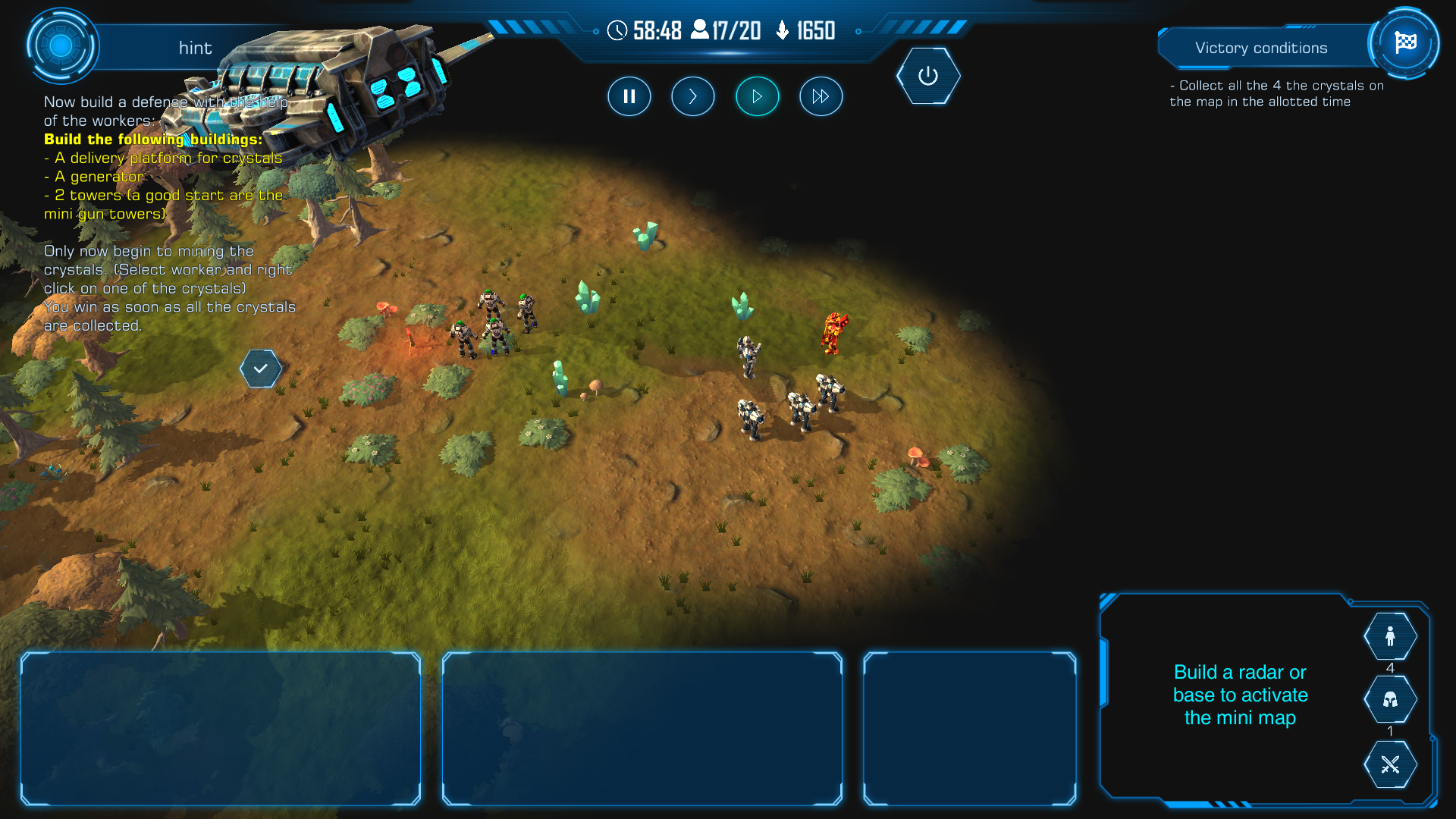This screenshot has height=819, width=1456.
Task: Select the helmet soldier units icon
Action: click(1390, 699)
